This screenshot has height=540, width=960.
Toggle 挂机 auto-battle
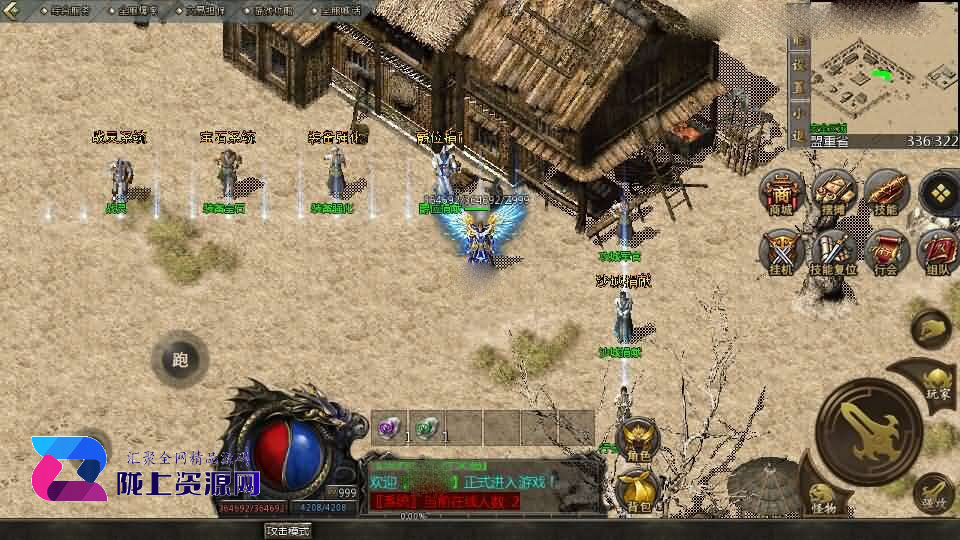click(x=781, y=250)
